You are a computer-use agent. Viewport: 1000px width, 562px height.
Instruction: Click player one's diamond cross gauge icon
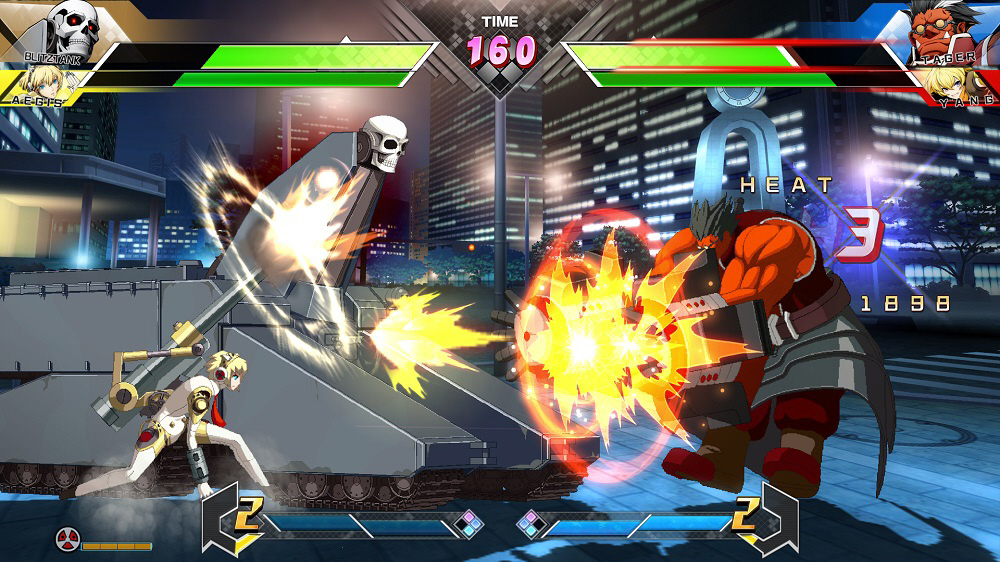pyautogui.click(x=469, y=524)
